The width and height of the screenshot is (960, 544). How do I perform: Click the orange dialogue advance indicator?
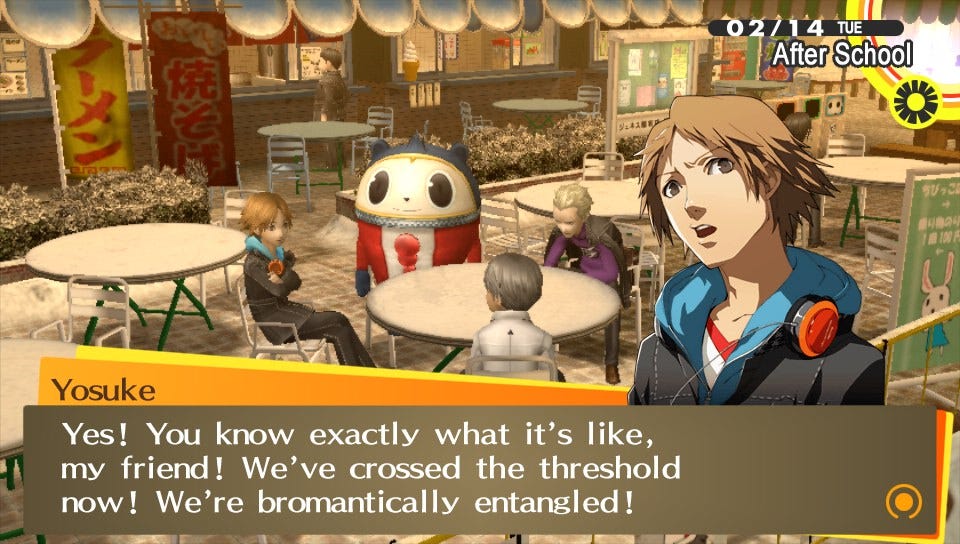coord(903,500)
